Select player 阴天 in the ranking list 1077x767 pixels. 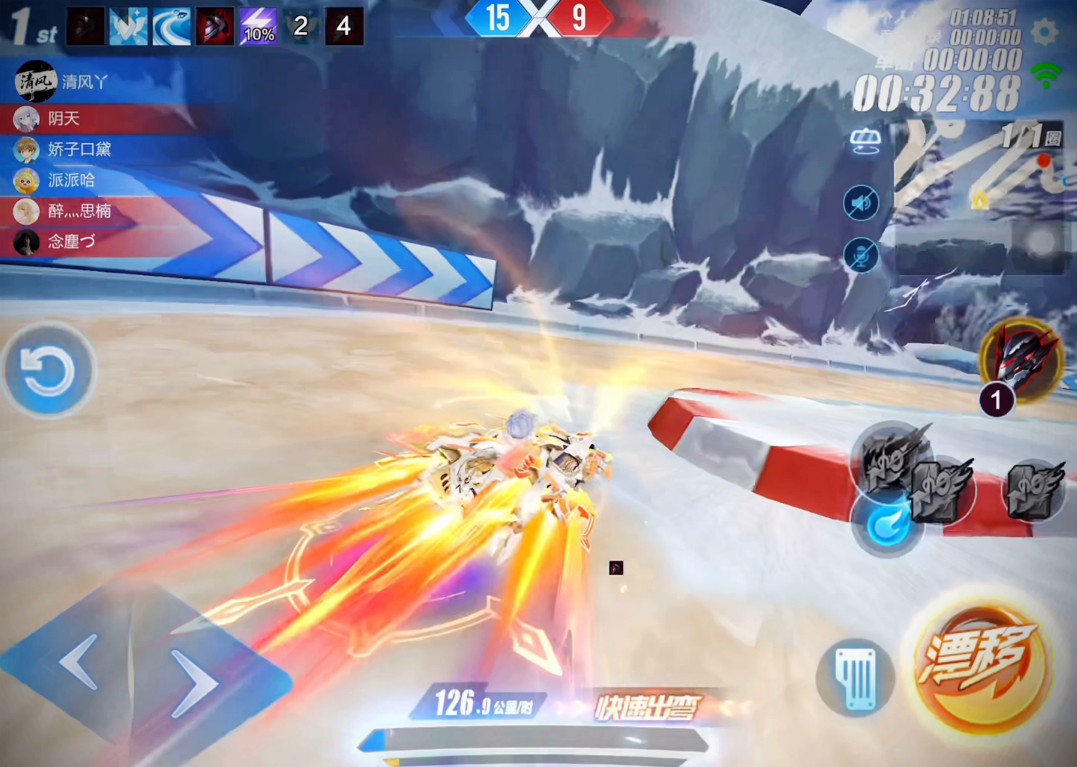[x=62, y=119]
